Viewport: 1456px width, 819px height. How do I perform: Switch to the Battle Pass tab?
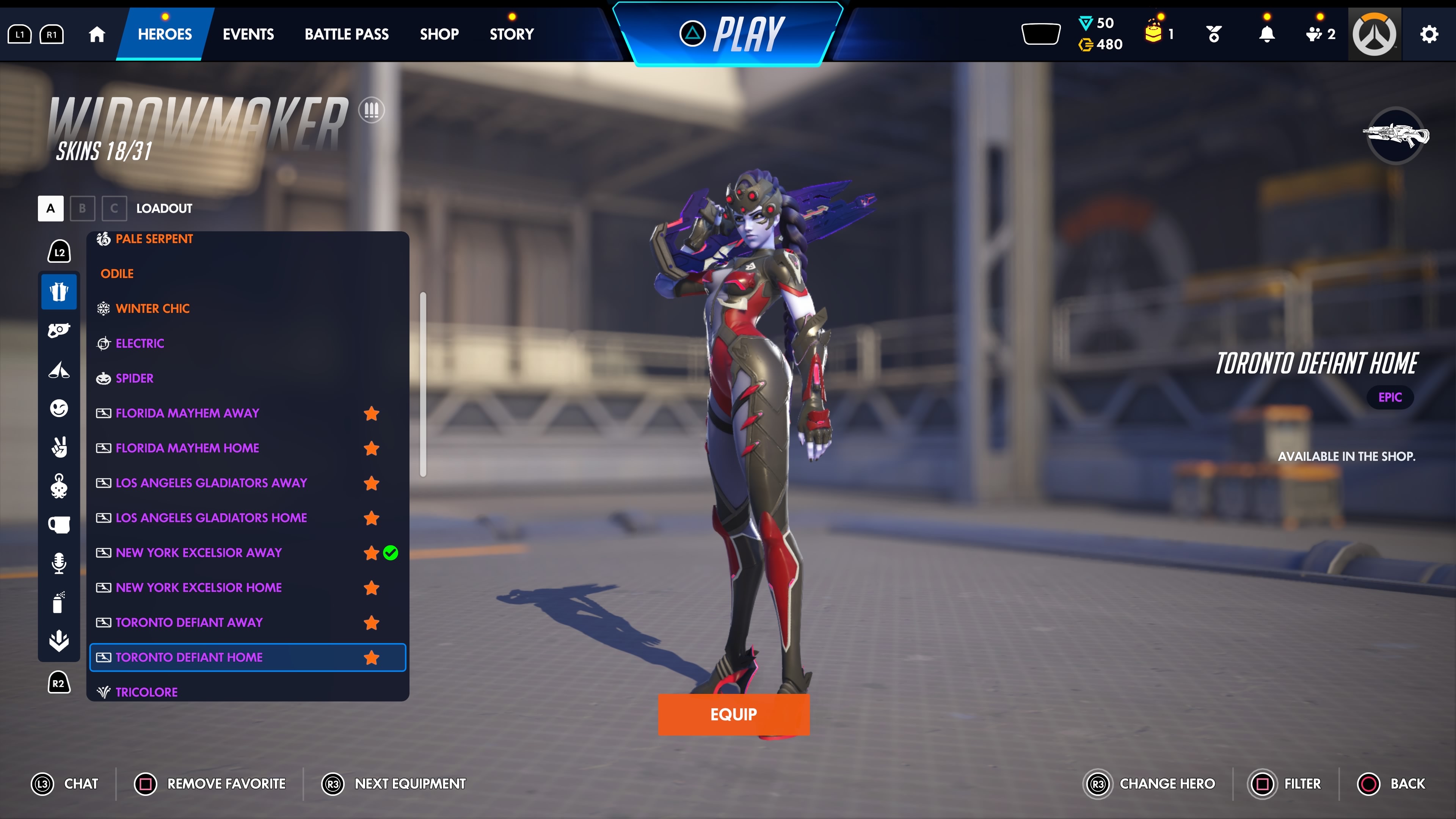coord(347,34)
